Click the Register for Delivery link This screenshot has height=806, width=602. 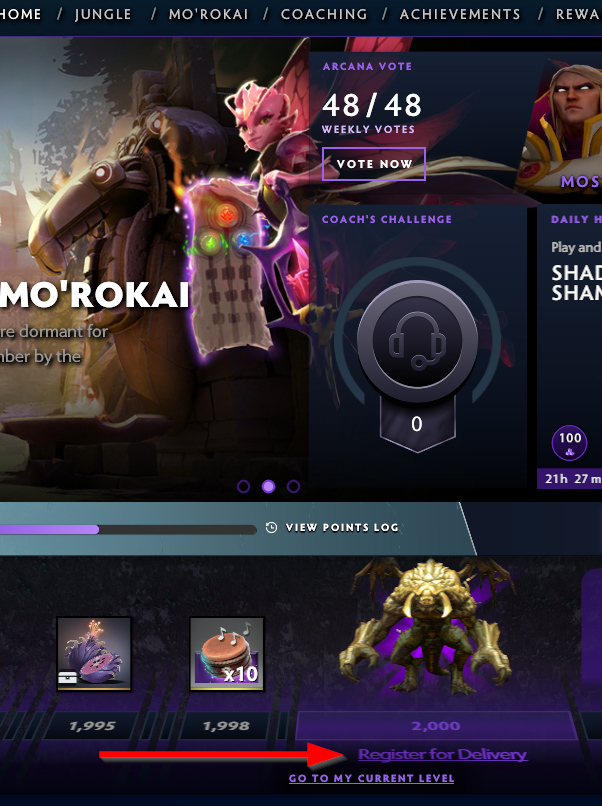pos(442,755)
